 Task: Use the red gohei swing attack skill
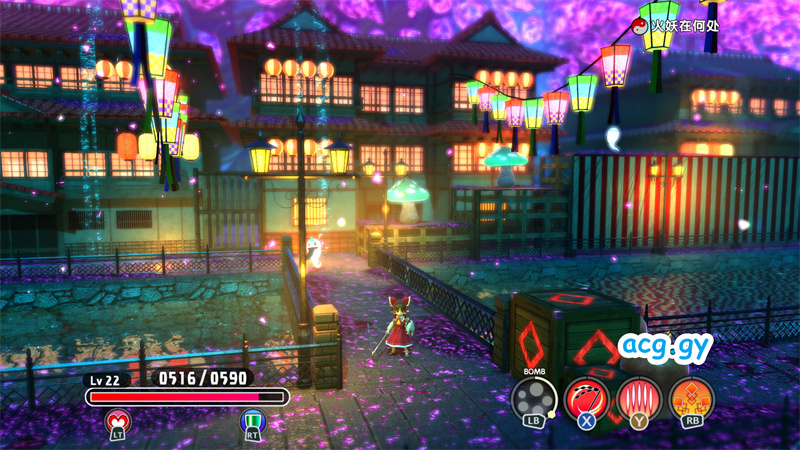coord(586,397)
